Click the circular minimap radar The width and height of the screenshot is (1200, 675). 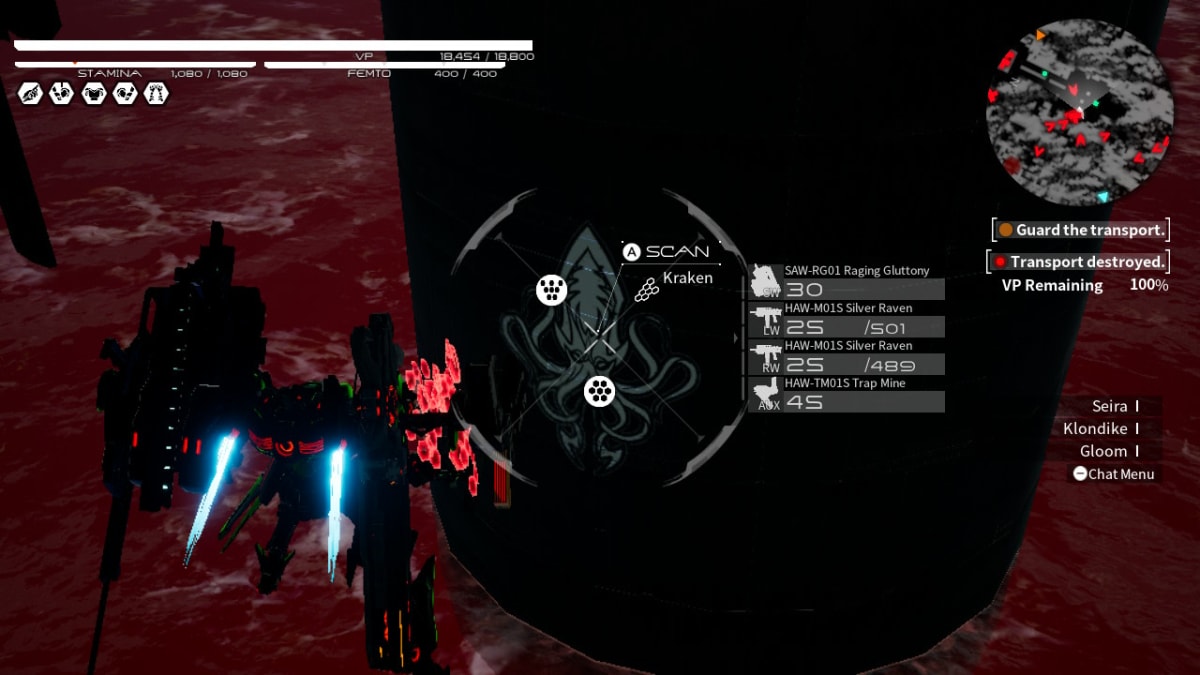(1079, 111)
